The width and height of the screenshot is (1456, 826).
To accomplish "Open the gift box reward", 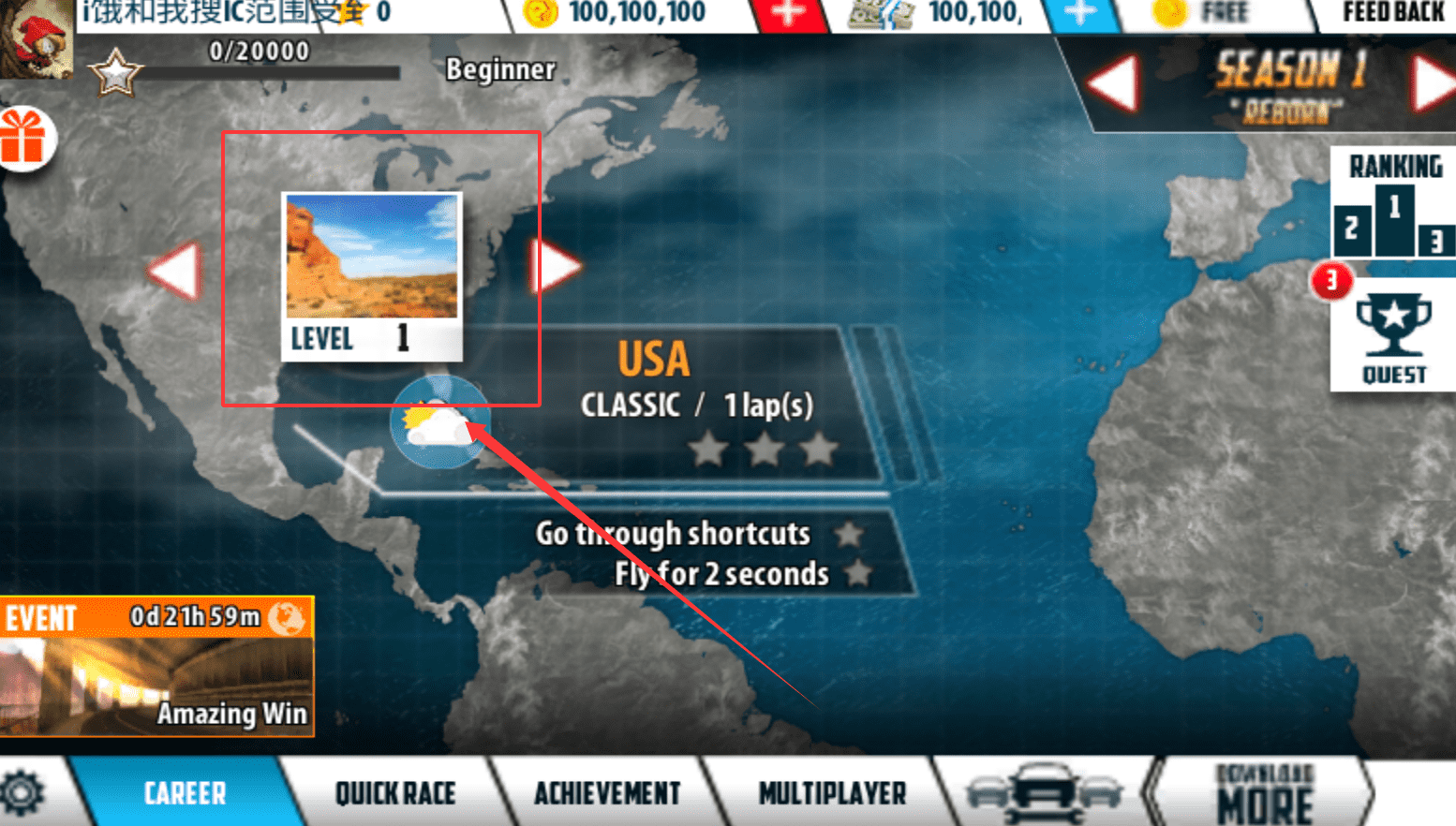I will click(24, 139).
